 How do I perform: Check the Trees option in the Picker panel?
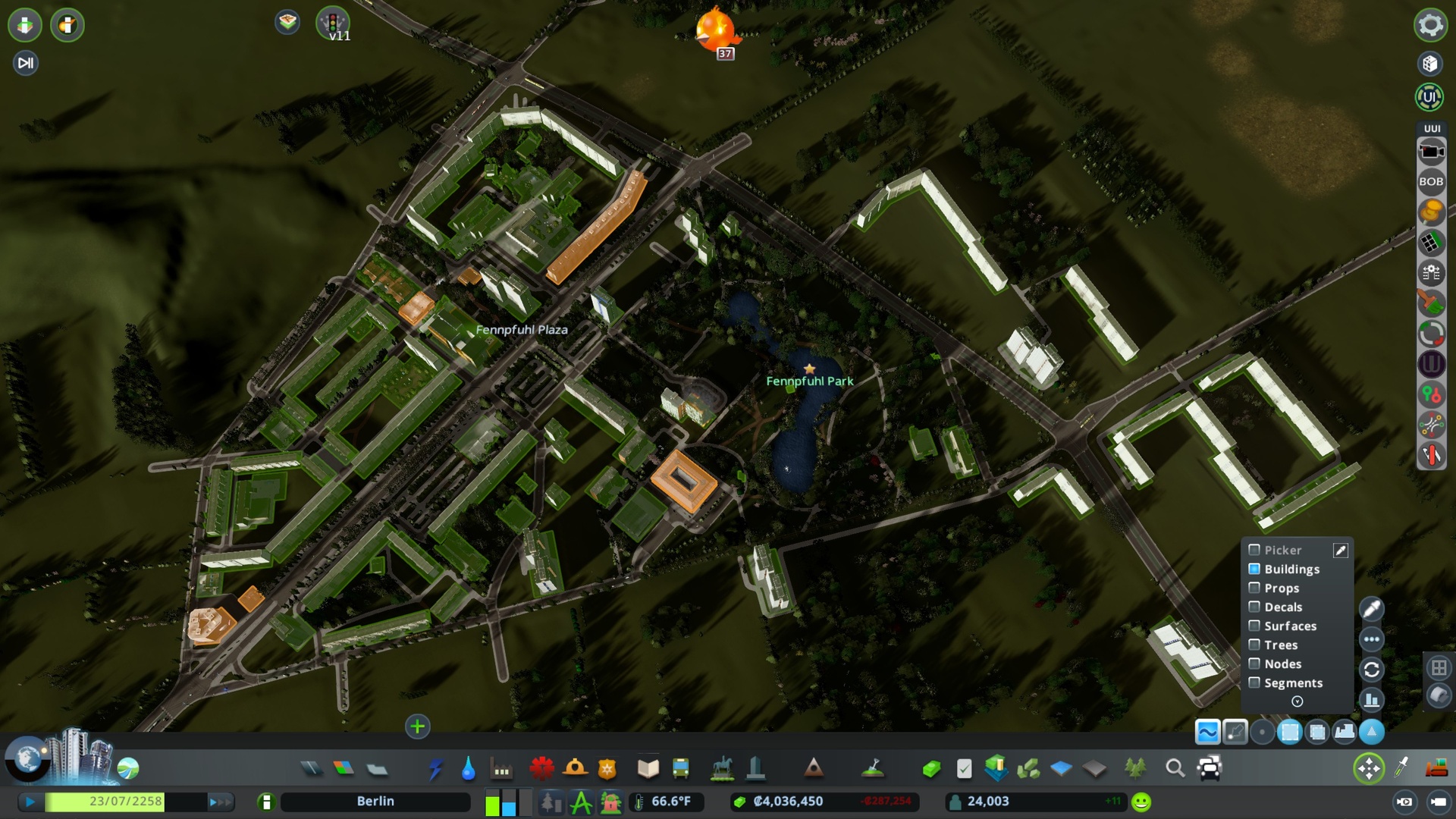tap(1254, 645)
